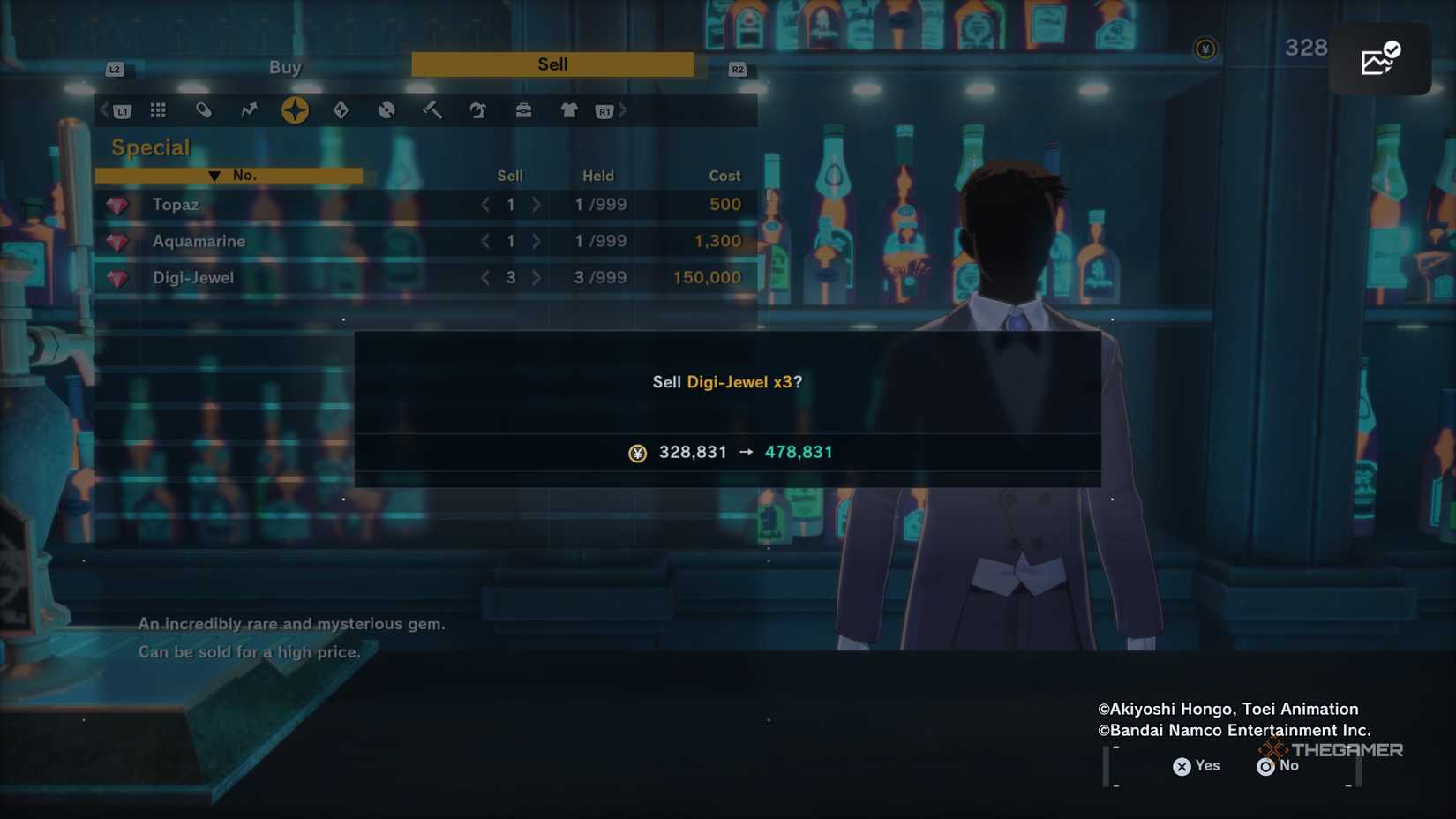
Task: Select the palm tree category
Action: pos(478,110)
